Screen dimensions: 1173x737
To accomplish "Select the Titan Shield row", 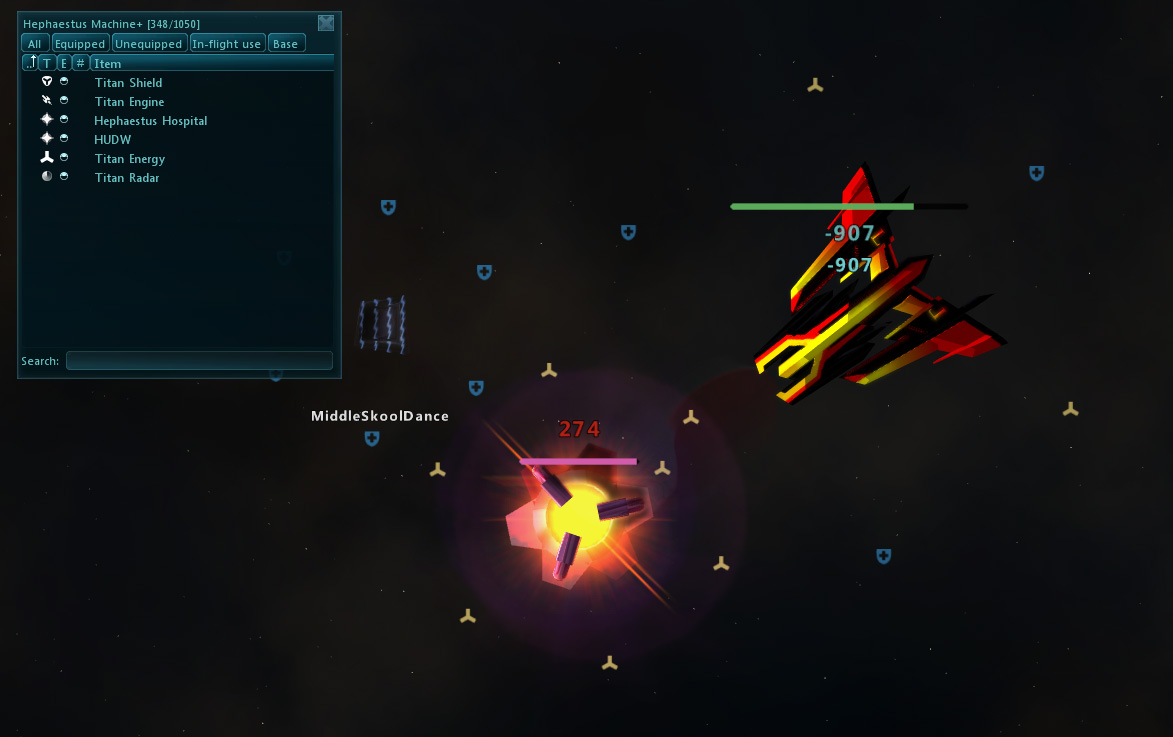I will [128, 83].
